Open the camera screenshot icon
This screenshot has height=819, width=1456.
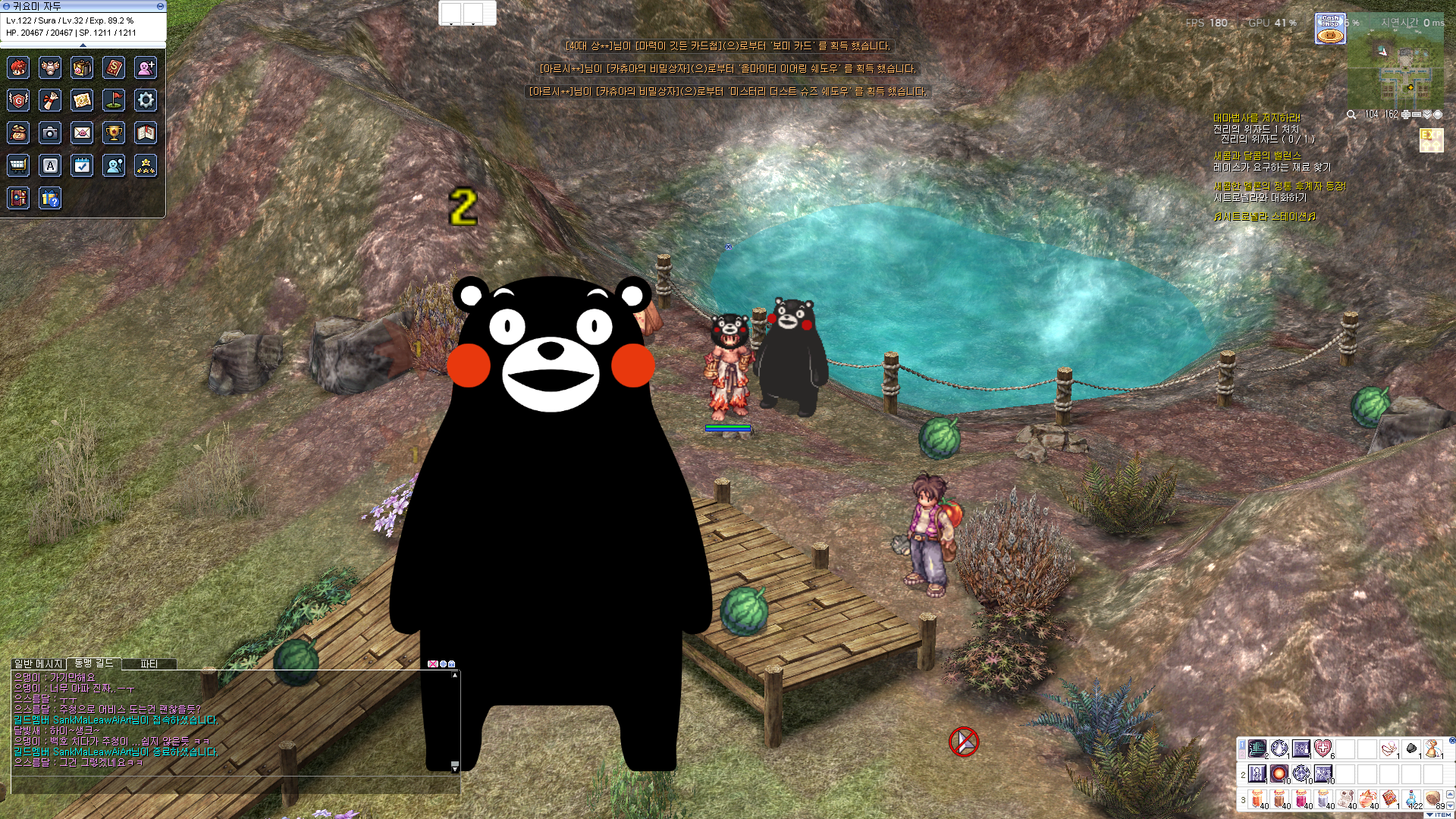[50, 133]
